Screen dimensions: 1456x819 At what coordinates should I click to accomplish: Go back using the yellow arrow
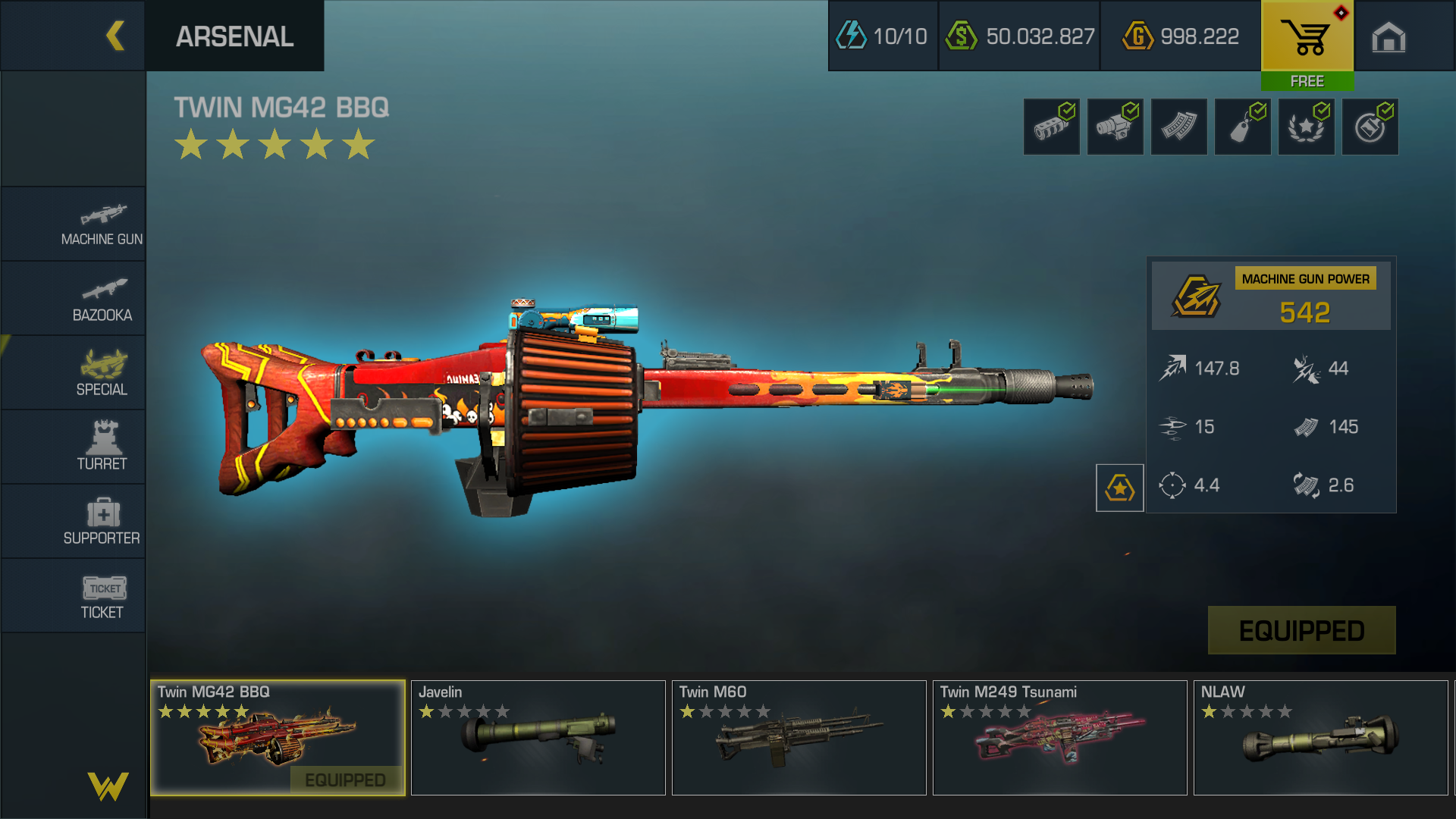pos(115,36)
